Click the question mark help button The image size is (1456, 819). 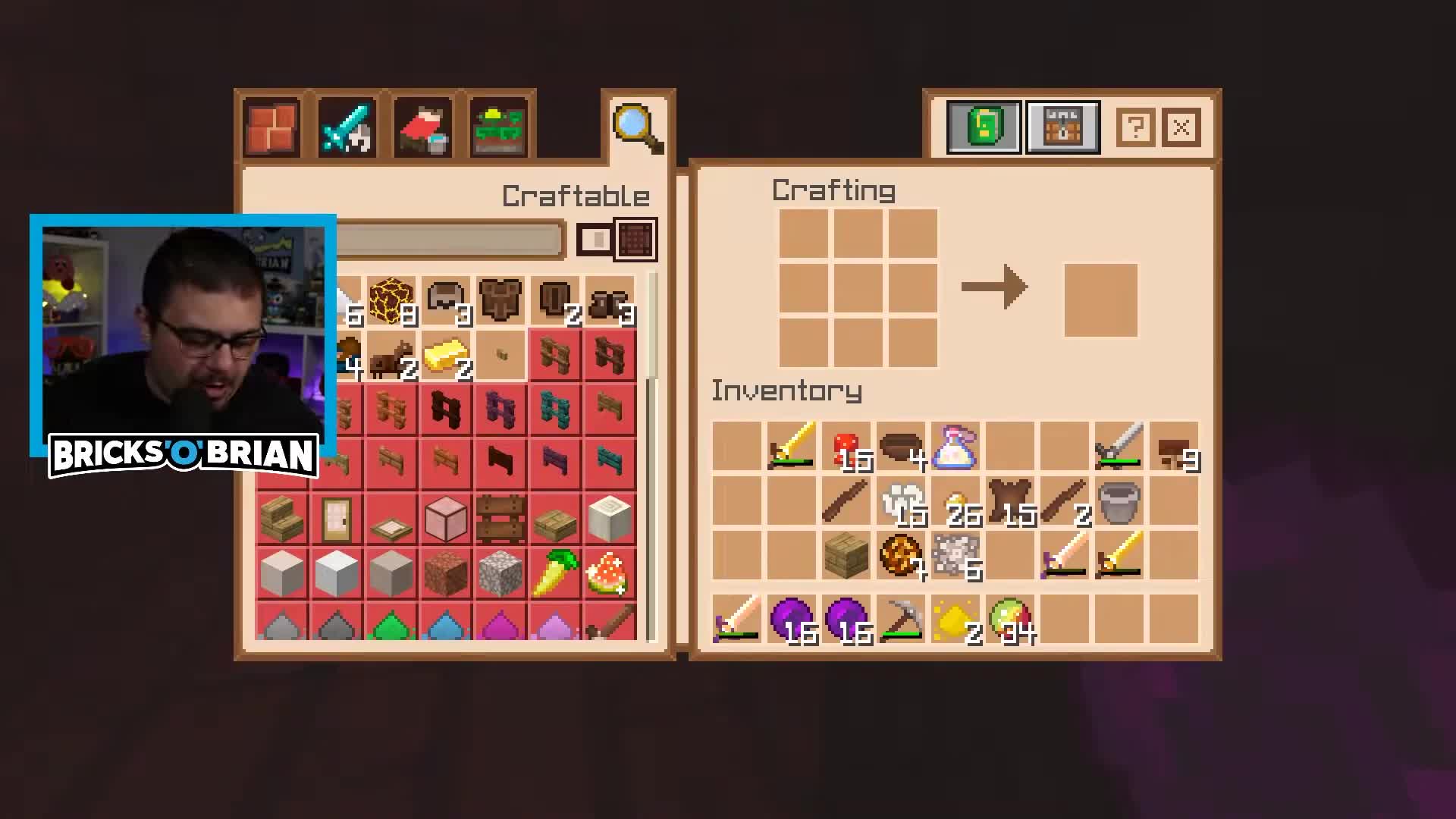click(1134, 127)
